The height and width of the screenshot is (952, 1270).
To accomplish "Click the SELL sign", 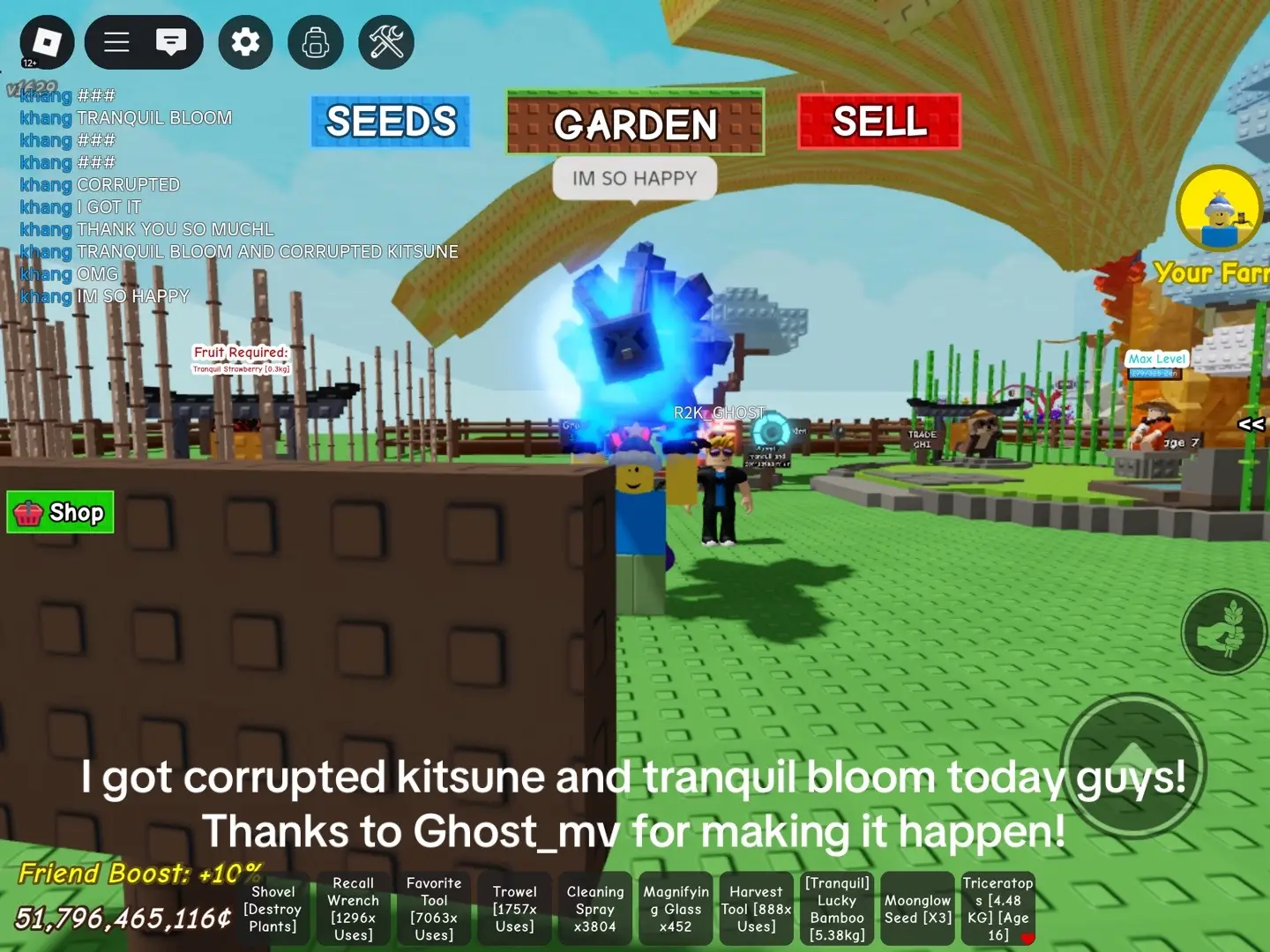I will (x=878, y=122).
